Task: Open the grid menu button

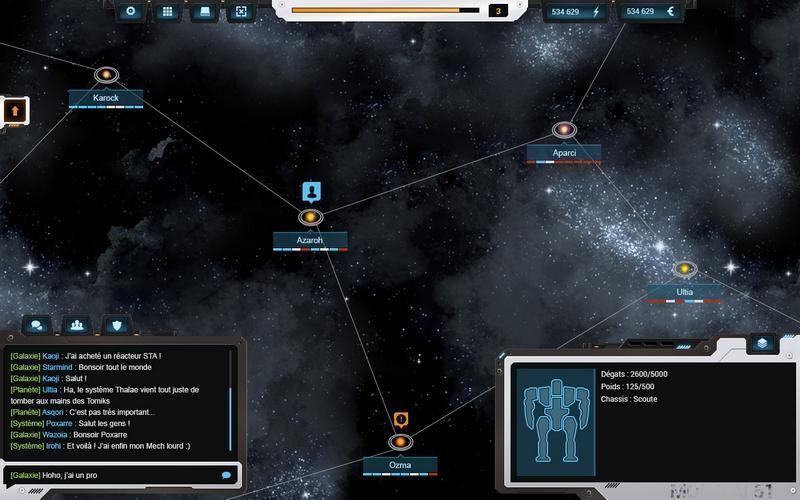Action: (168, 12)
